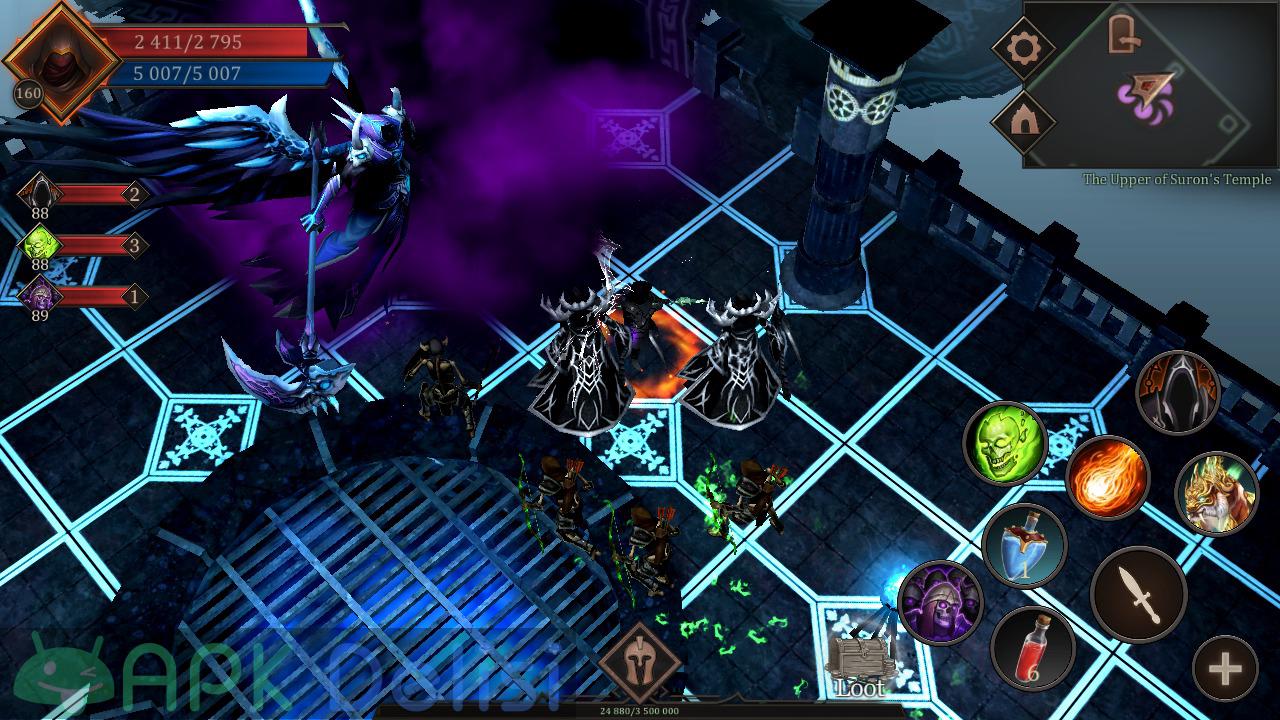Viewport: 1280px width, 720px height.
Task: Open the gear settings menu
Action: [1024, 47]
